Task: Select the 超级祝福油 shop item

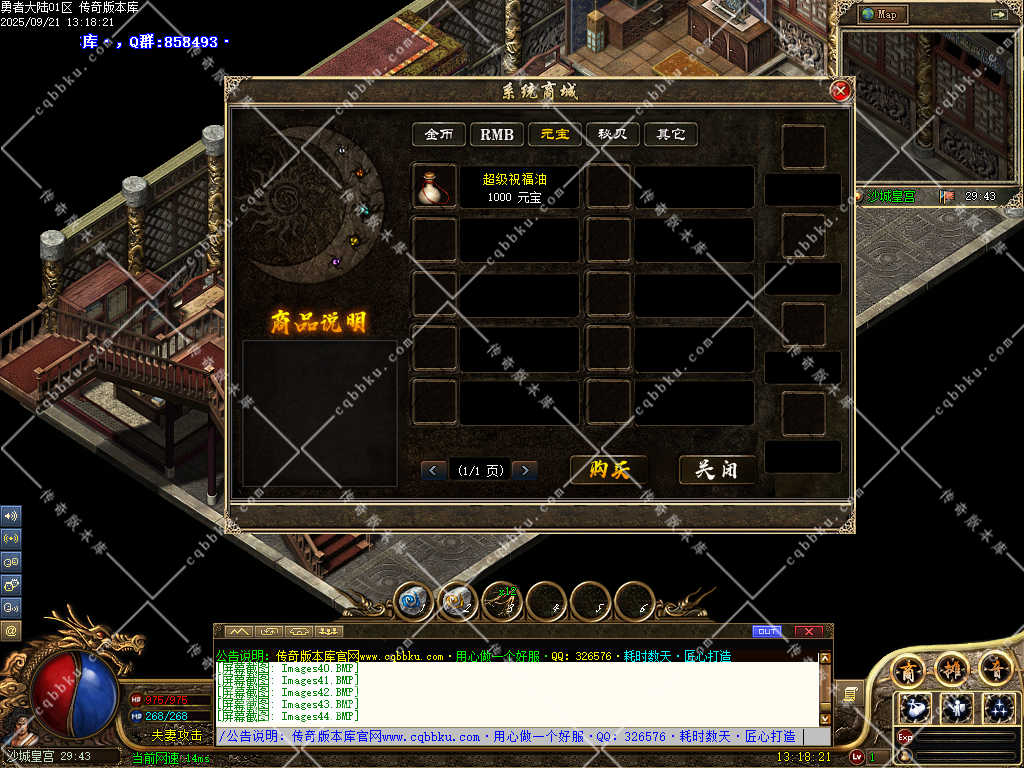Action: (435, 187)
